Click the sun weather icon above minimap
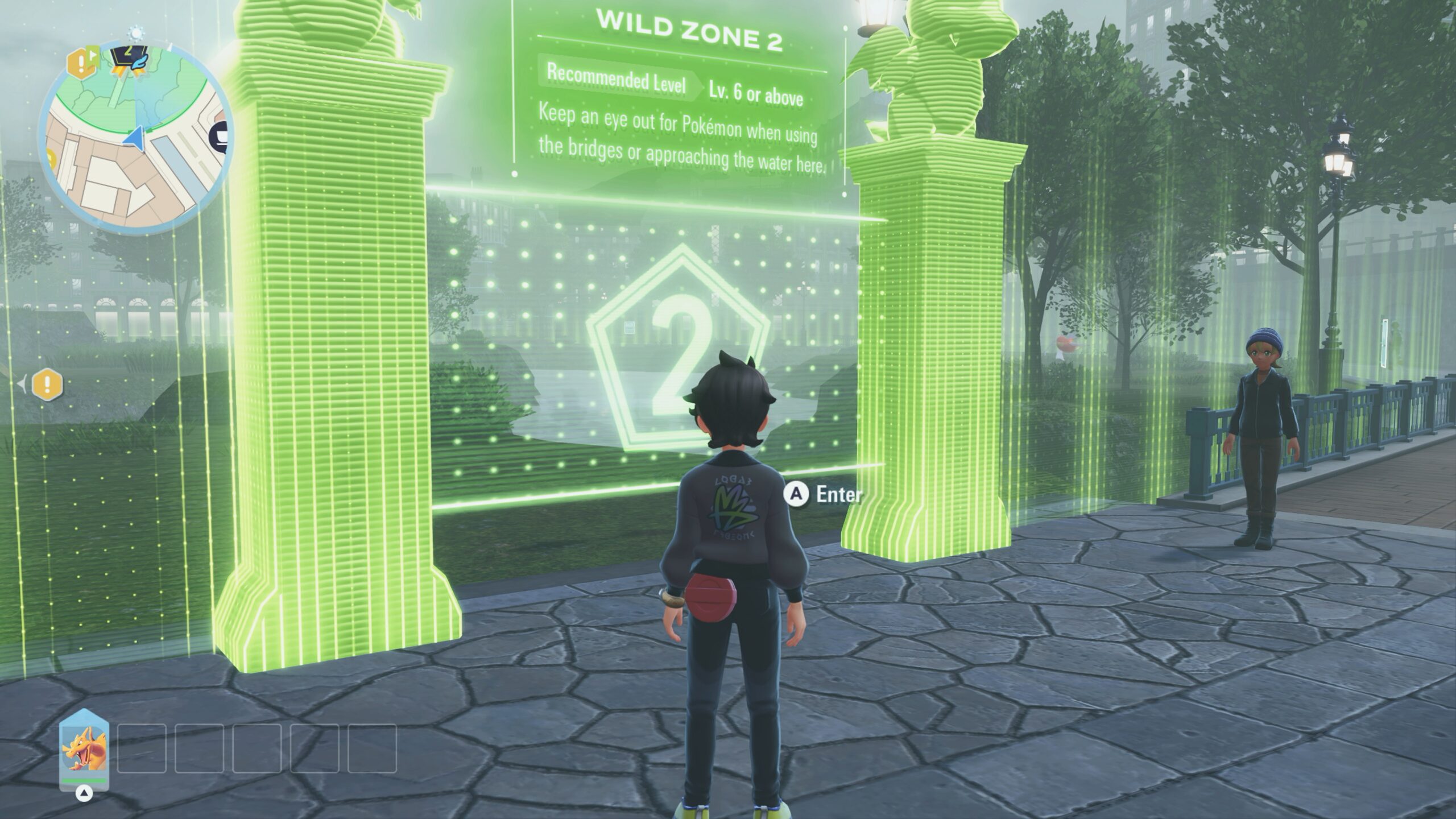Screen dimensions: 1456x819 [135, 31]
